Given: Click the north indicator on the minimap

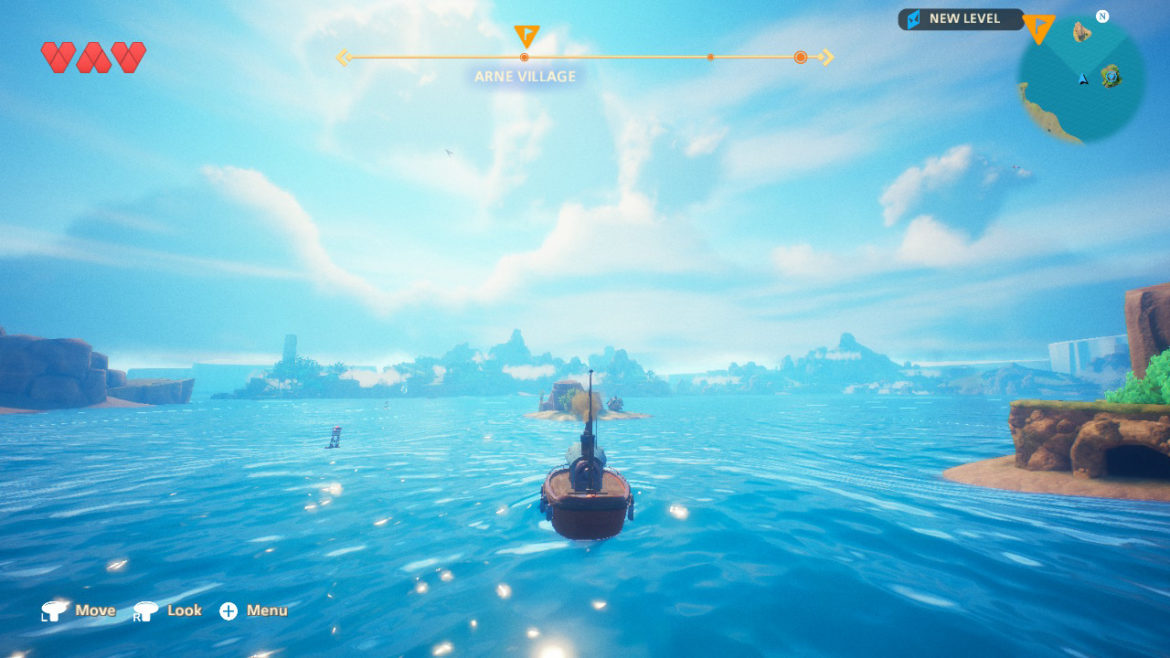Looking at the screenshot, I should [1102, 16].
